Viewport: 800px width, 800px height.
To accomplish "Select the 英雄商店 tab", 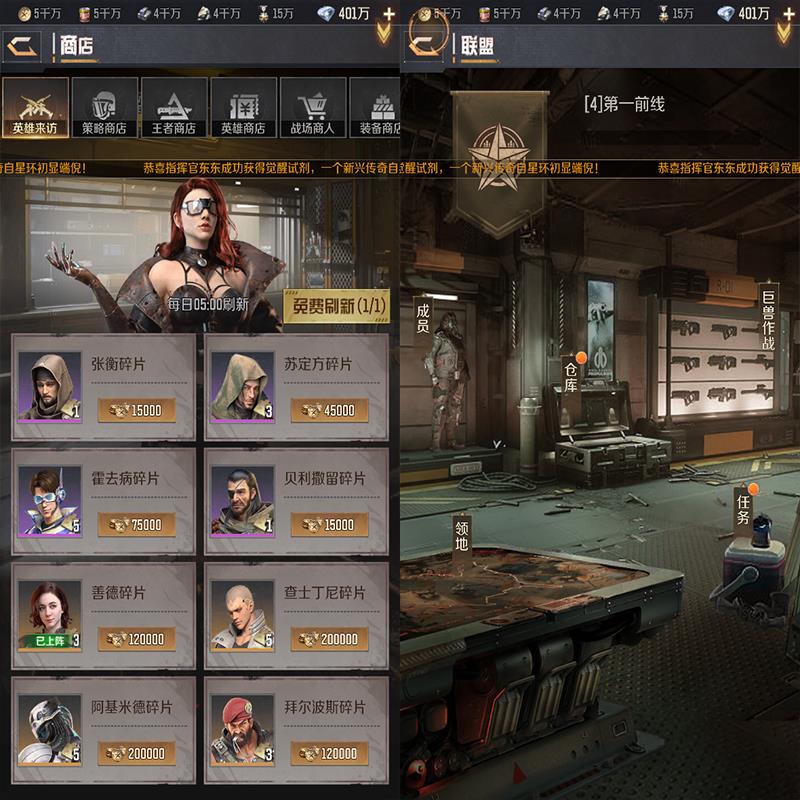I will pyautogui.click(x=243, y=108).
